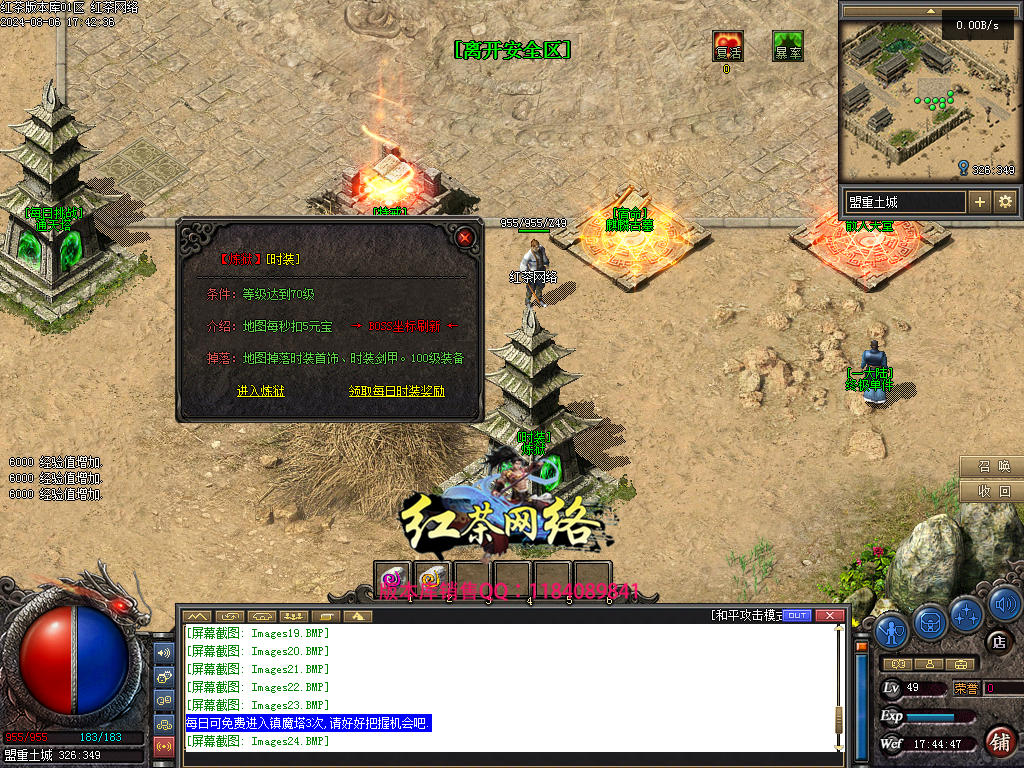The image size is (1024, 768).
Task: Activate the 召唤 summon button
Action: 992,466
